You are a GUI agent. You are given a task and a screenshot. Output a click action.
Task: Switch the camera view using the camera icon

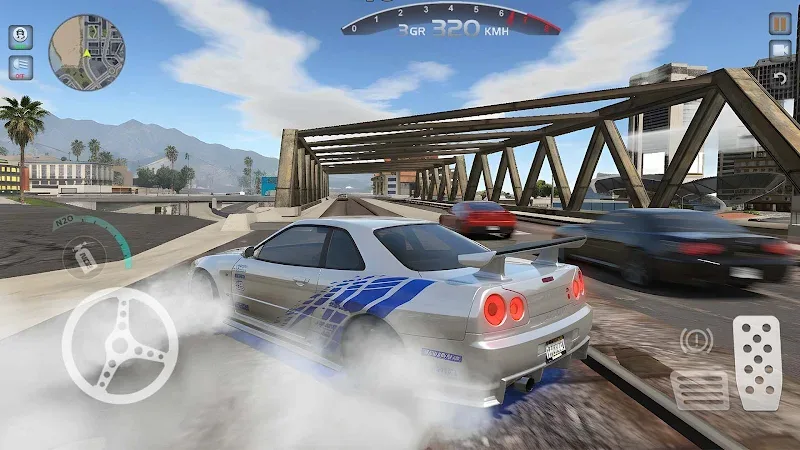point(779,50)
